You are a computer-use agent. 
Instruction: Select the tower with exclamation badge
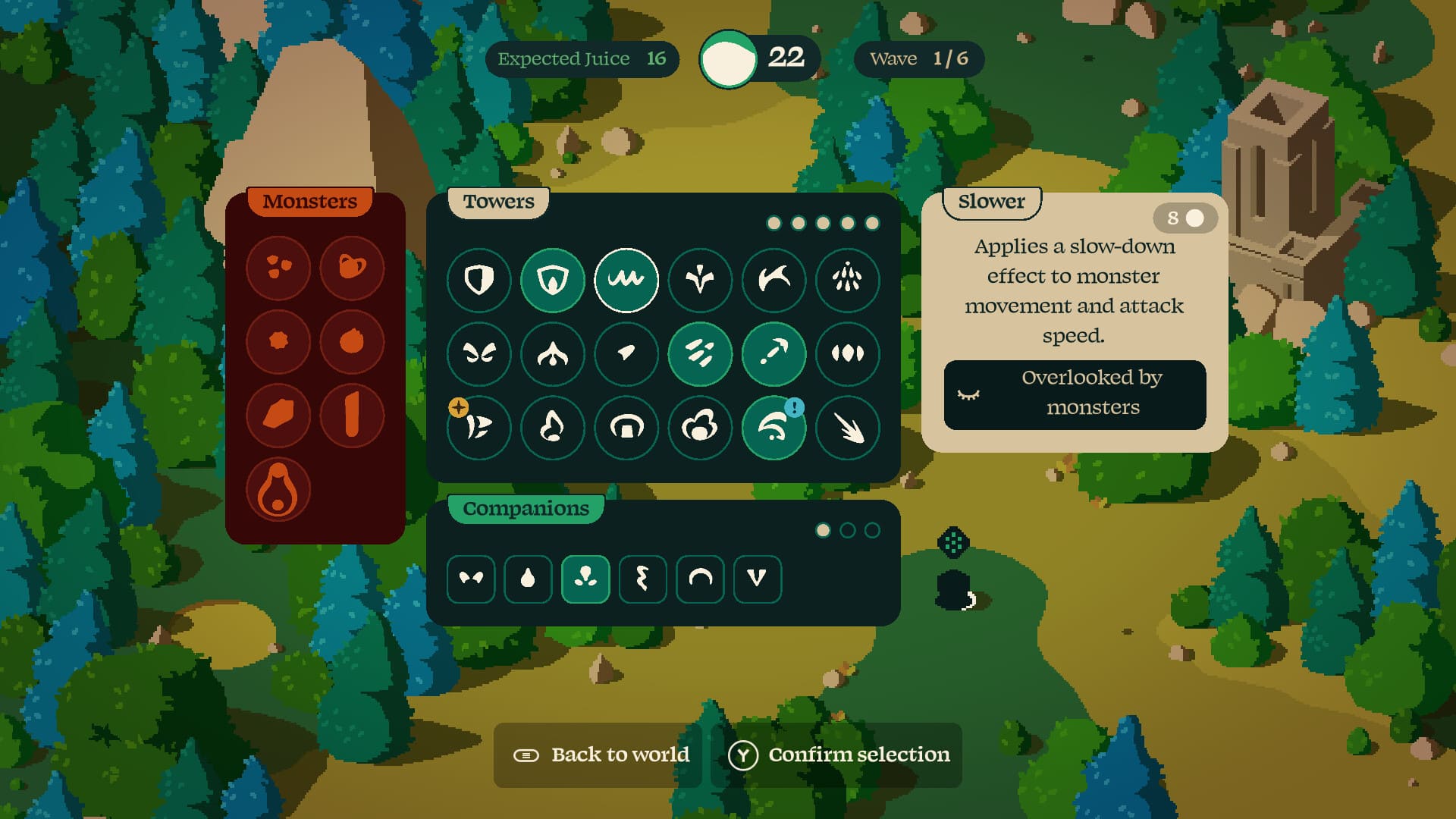pos(773,428)
